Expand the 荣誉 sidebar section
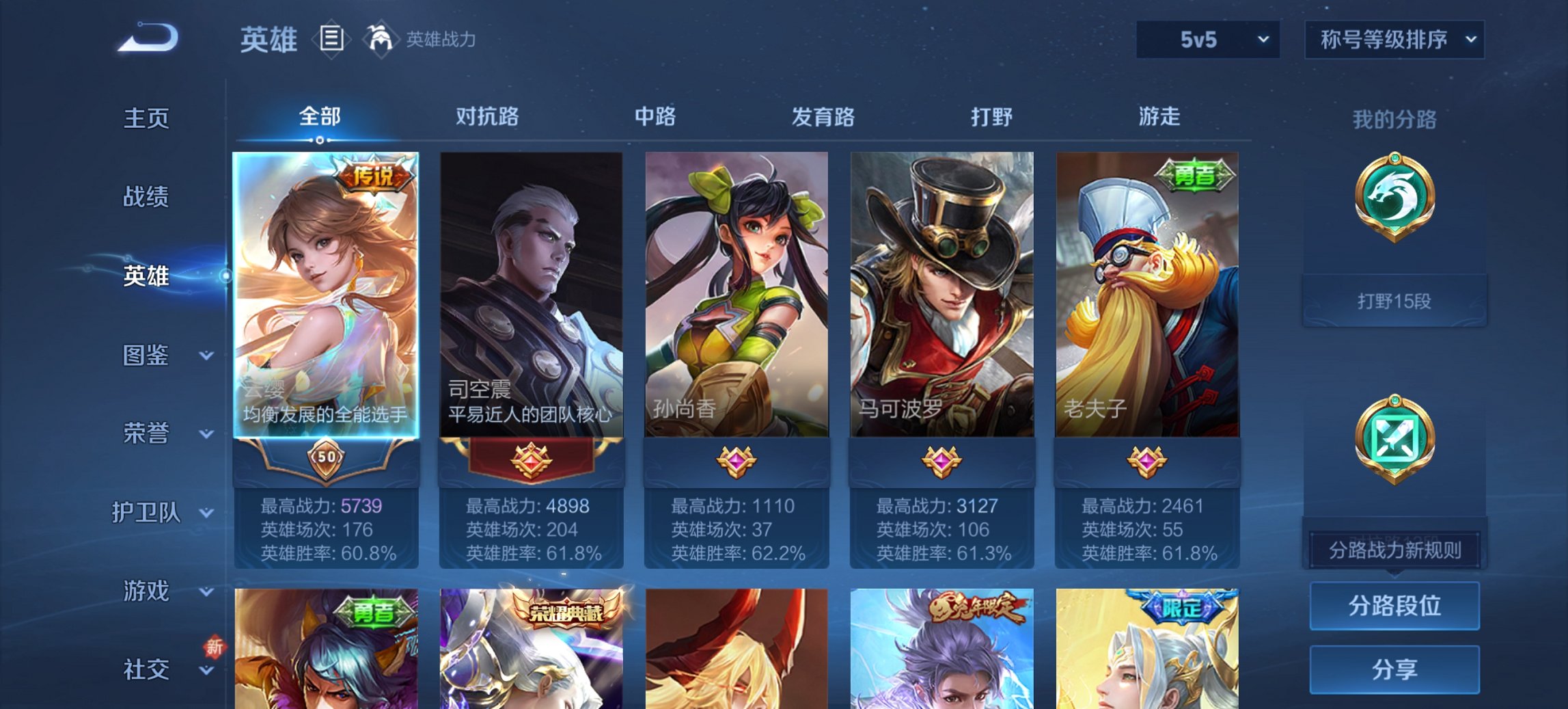 point(148,433)
